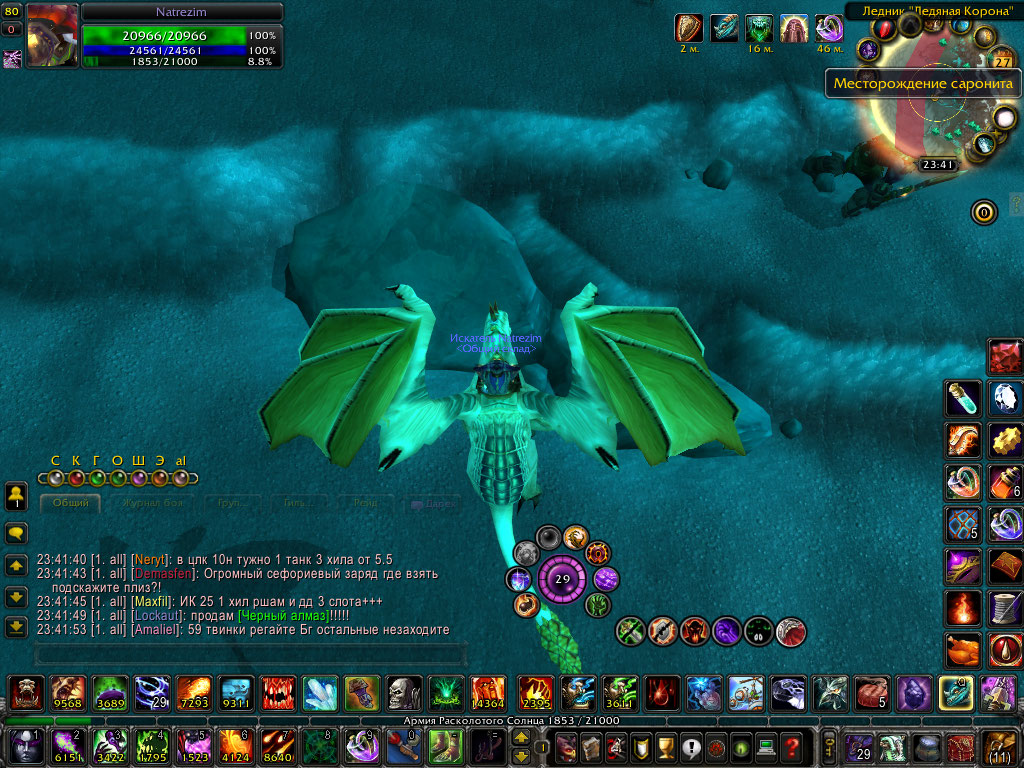The image size is (1024, 768).
Task: Click Lockaut's name in chat
Action: tap(156, 616)
